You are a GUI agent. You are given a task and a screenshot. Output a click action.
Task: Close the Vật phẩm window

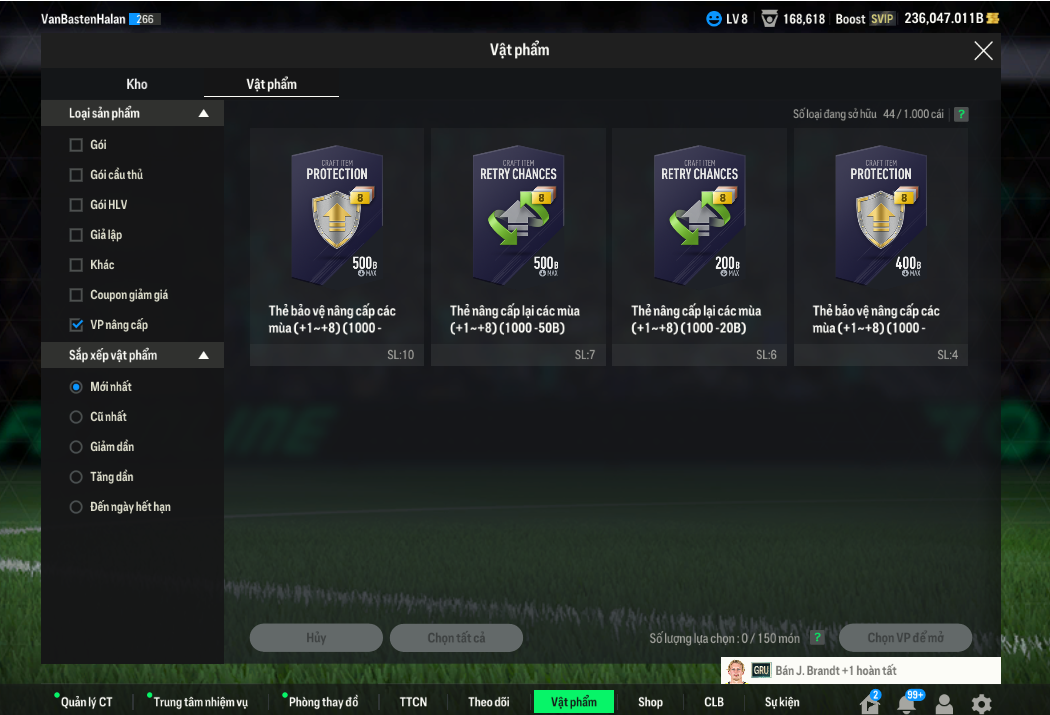[983, 51]
